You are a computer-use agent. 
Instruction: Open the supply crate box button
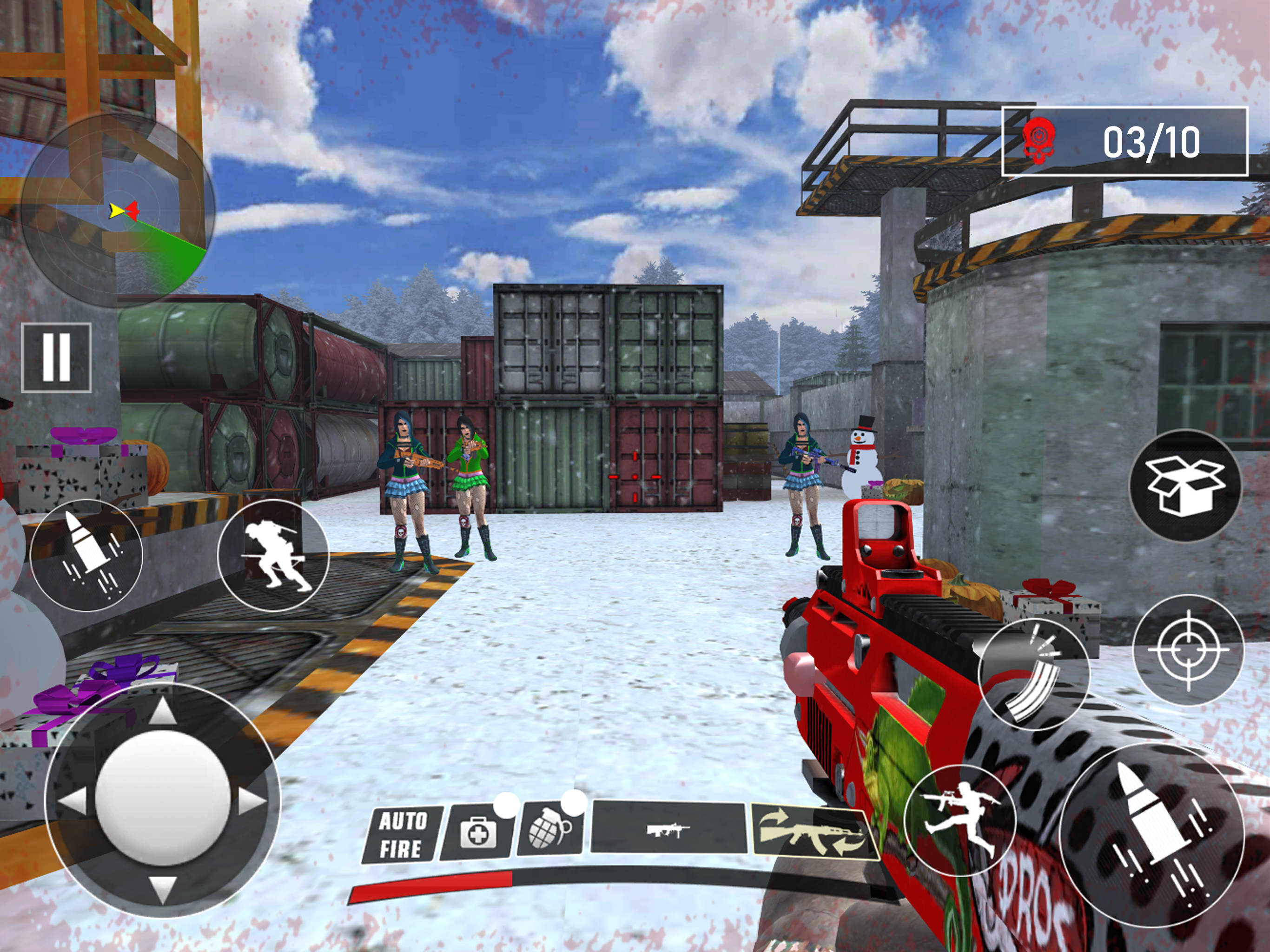1184,485
